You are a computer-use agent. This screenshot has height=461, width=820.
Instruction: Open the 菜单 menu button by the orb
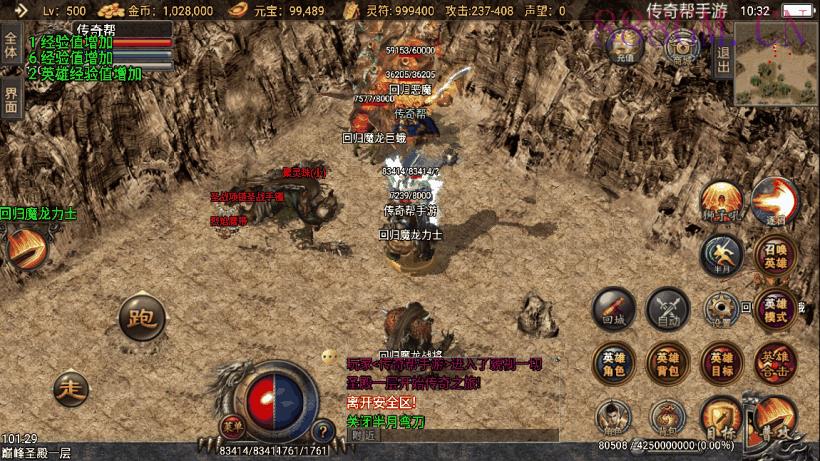[233, 427]
